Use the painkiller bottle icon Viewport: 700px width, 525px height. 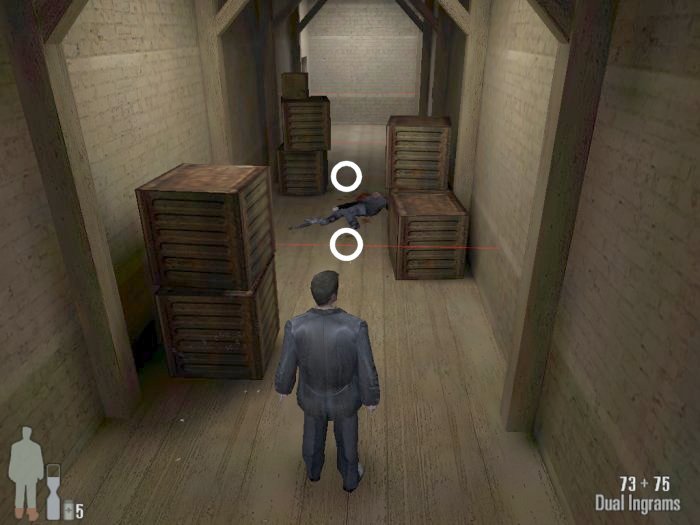(70, 511)
